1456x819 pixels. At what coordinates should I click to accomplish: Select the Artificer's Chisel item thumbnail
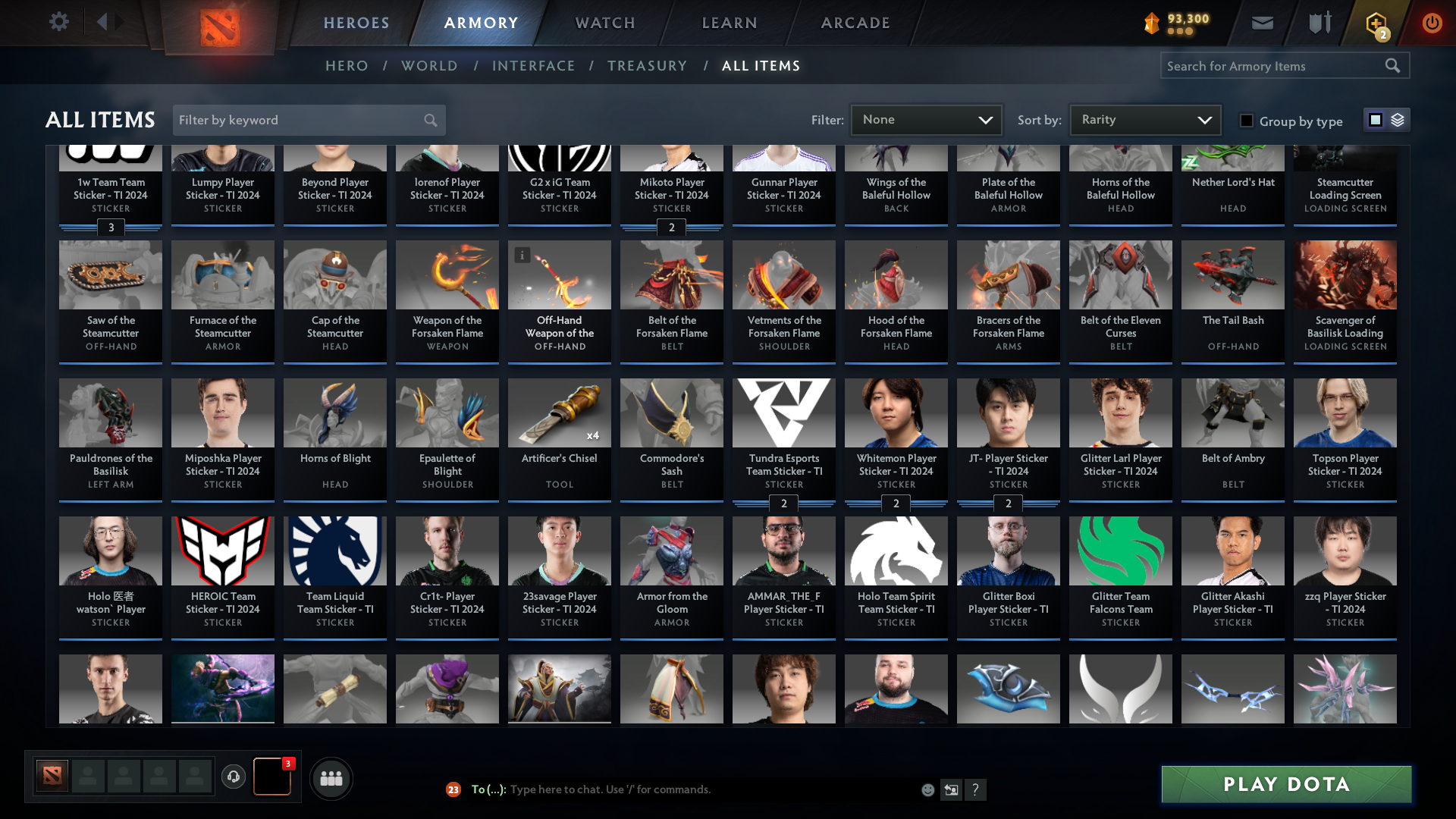[x=559, y=413]
